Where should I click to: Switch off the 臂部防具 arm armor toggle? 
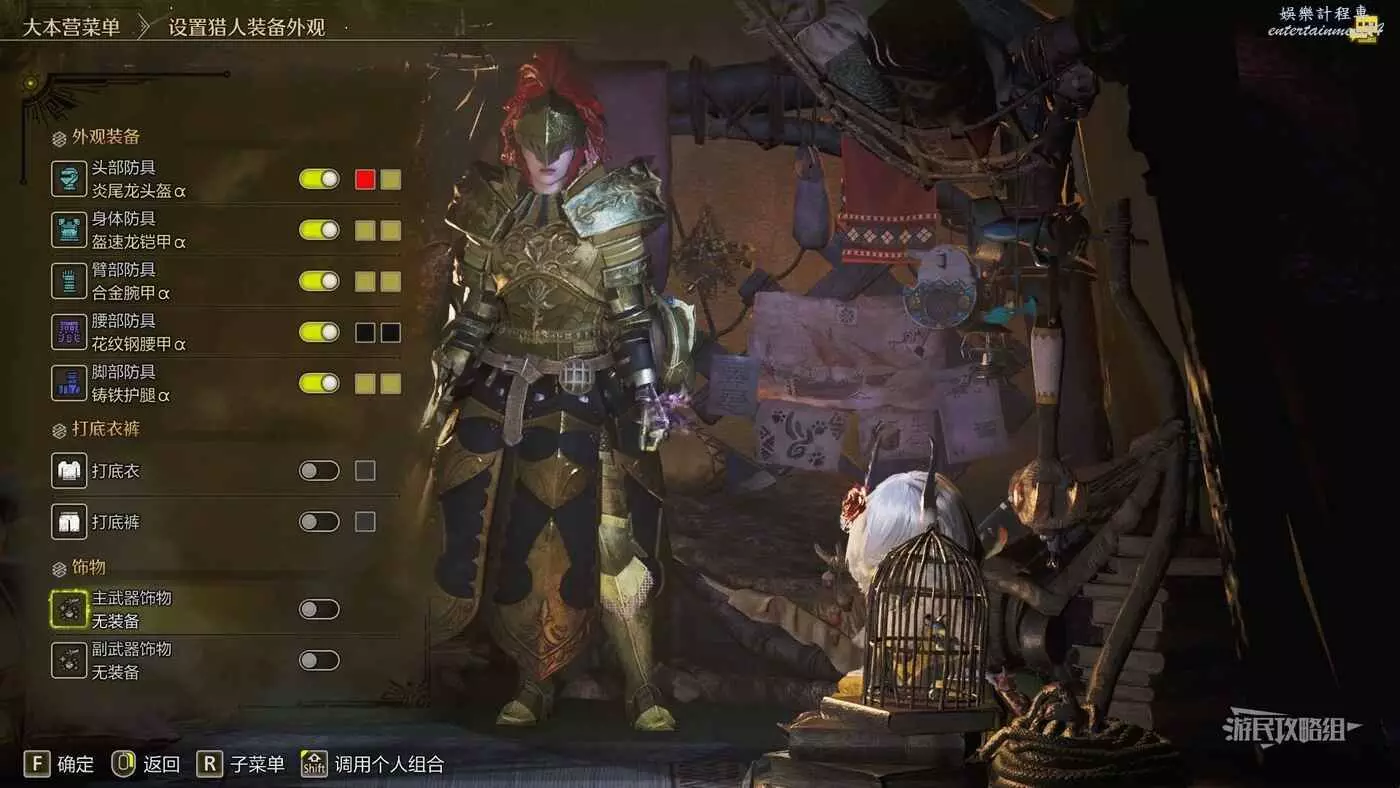click(319, 281)
